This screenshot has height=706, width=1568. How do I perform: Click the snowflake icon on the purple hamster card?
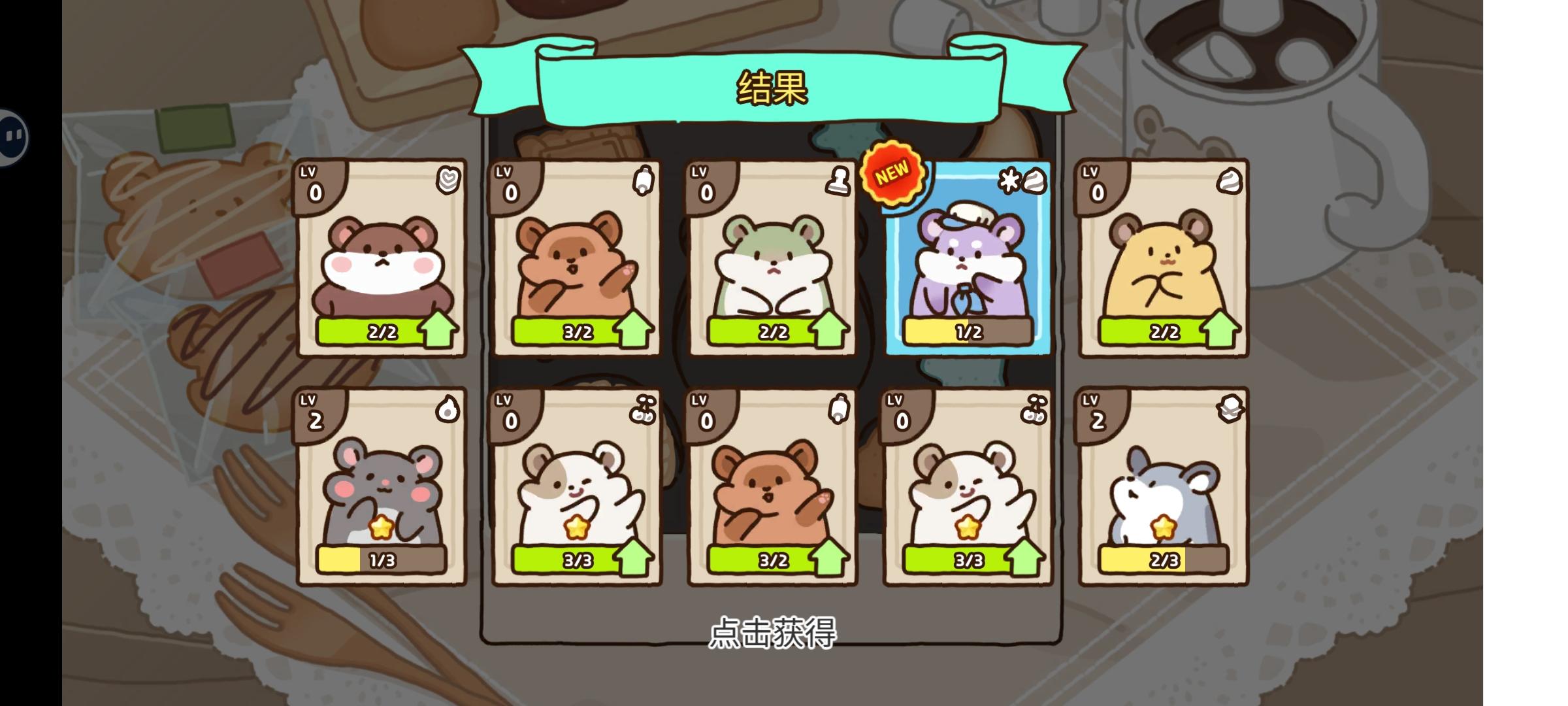tap(1009, 181)
